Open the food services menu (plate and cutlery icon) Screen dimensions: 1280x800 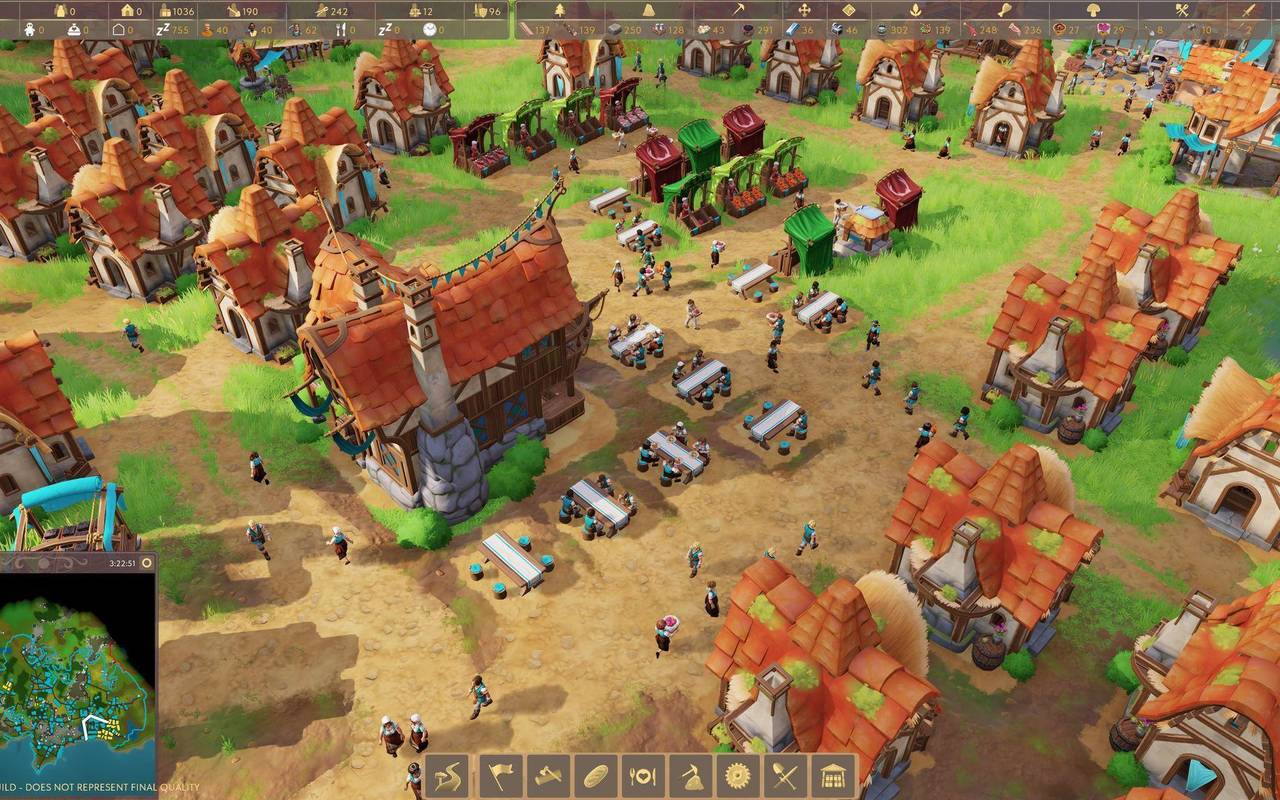click(641, 775)
